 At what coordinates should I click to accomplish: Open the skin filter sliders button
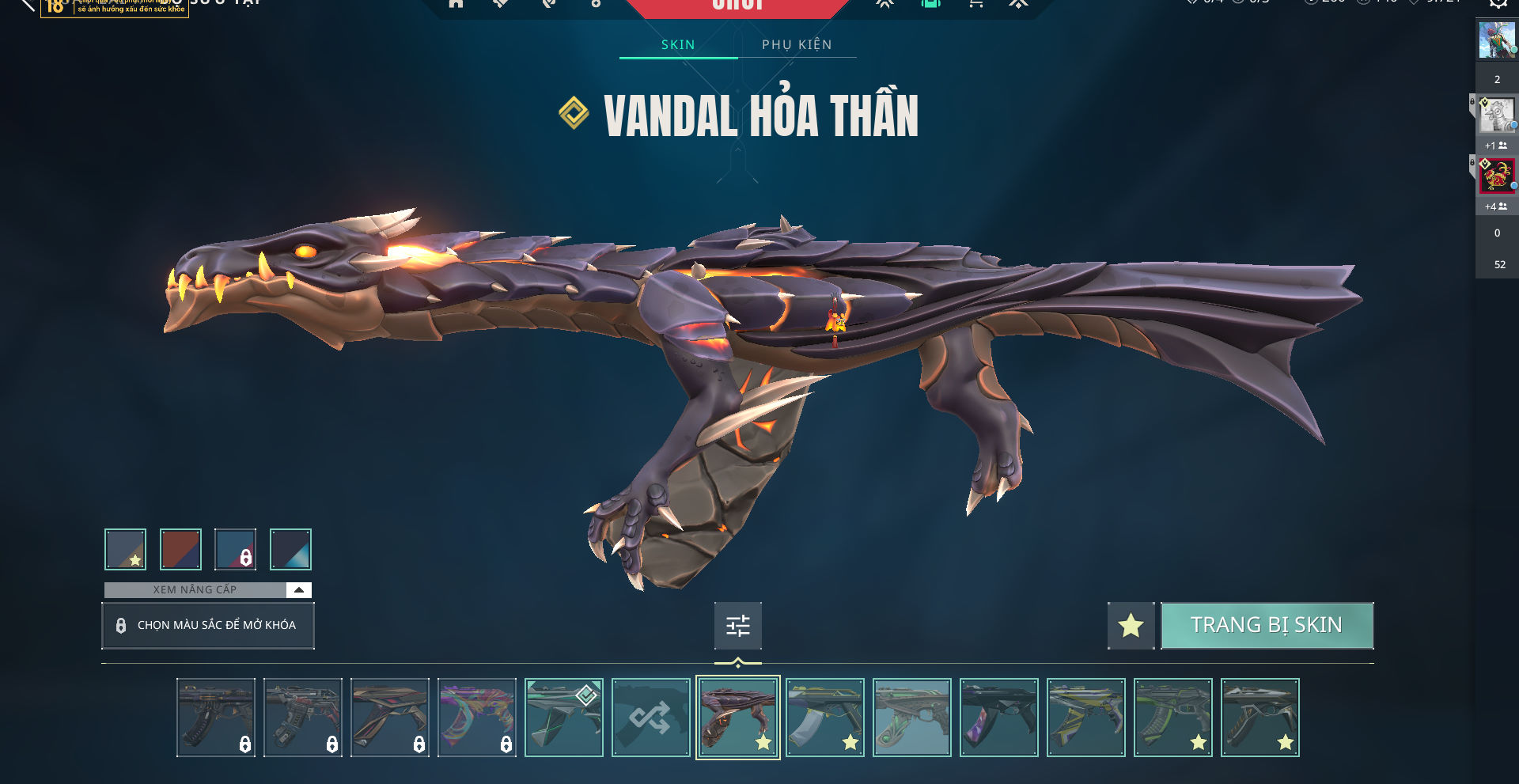click(737, 626)
